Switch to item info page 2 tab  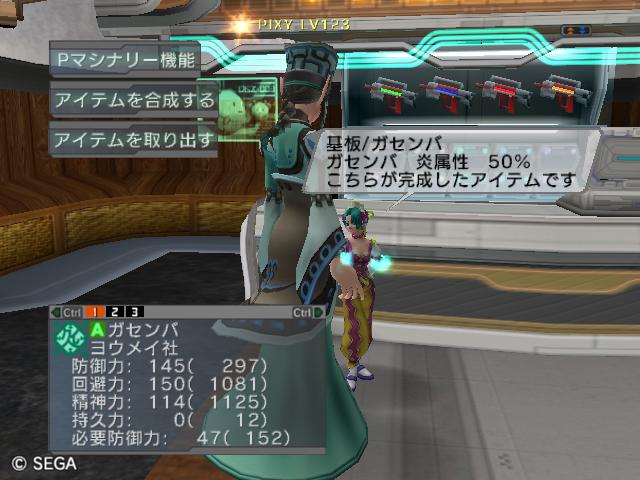[x=113, y=312]
